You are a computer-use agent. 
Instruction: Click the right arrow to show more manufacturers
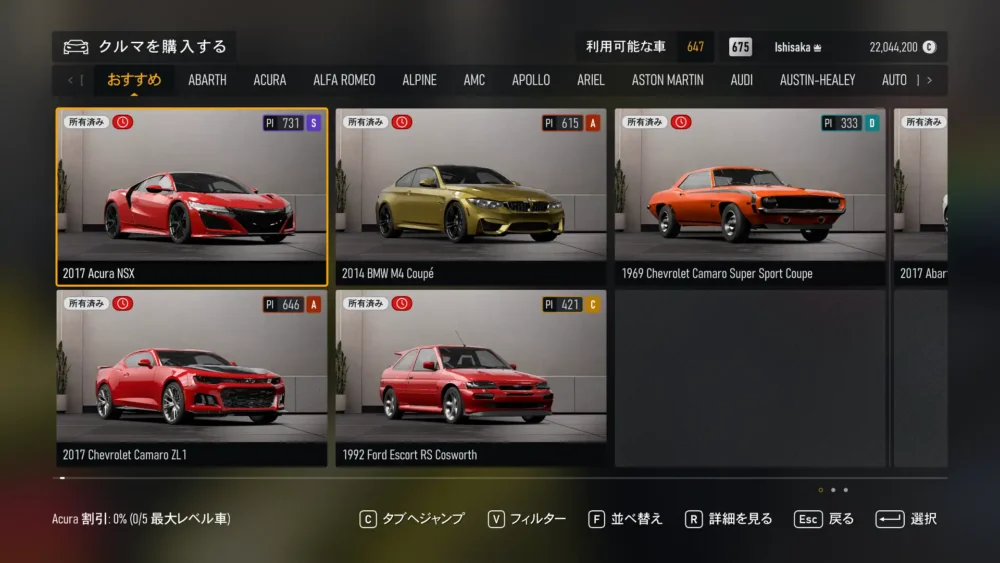pyautogui.click(x=930, y=80)
